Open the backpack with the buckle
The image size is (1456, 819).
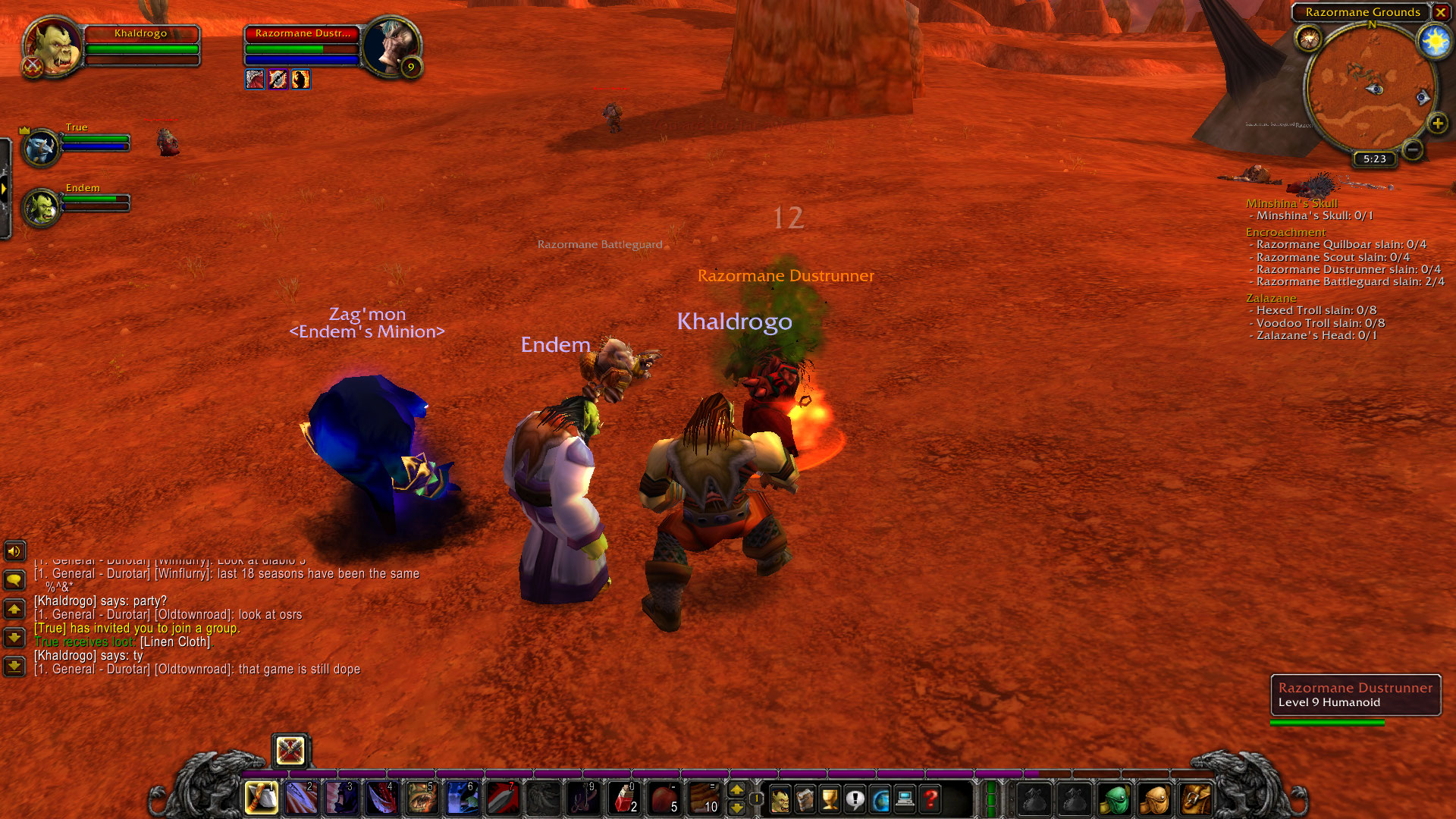tap(1194, 799)
